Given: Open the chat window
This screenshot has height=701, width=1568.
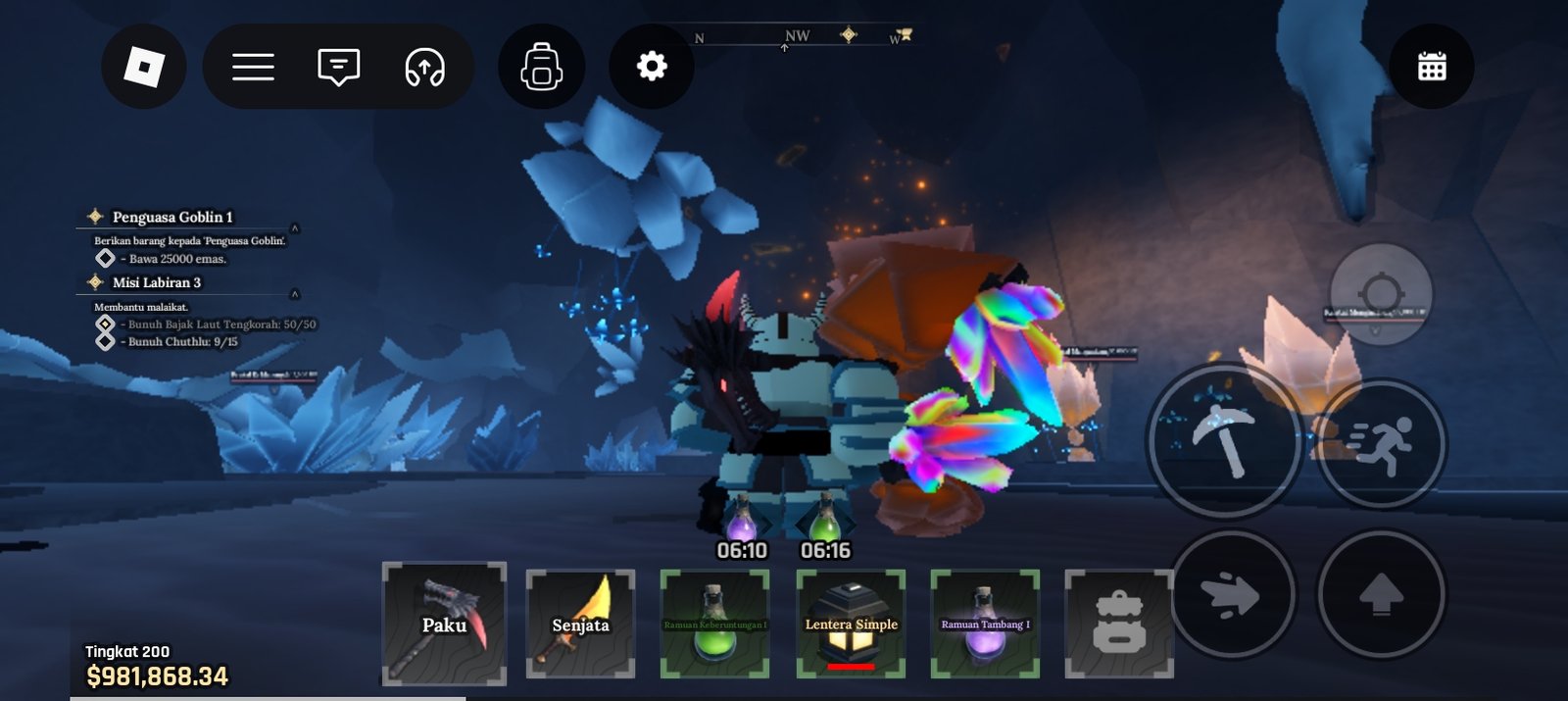Looking at the screenshot, I should (339, 67).
